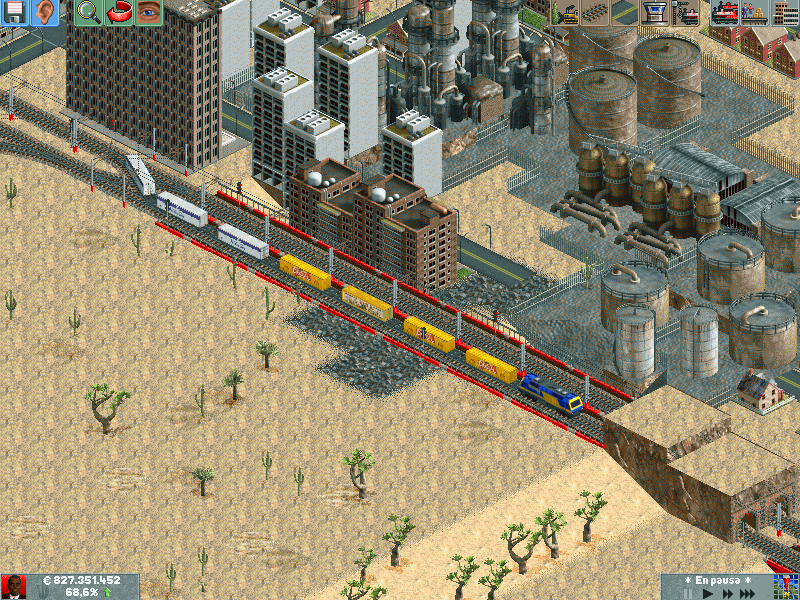The image size is (800, 600).
Task: Open the company owner portrait
Action: [x=14, y=587]
